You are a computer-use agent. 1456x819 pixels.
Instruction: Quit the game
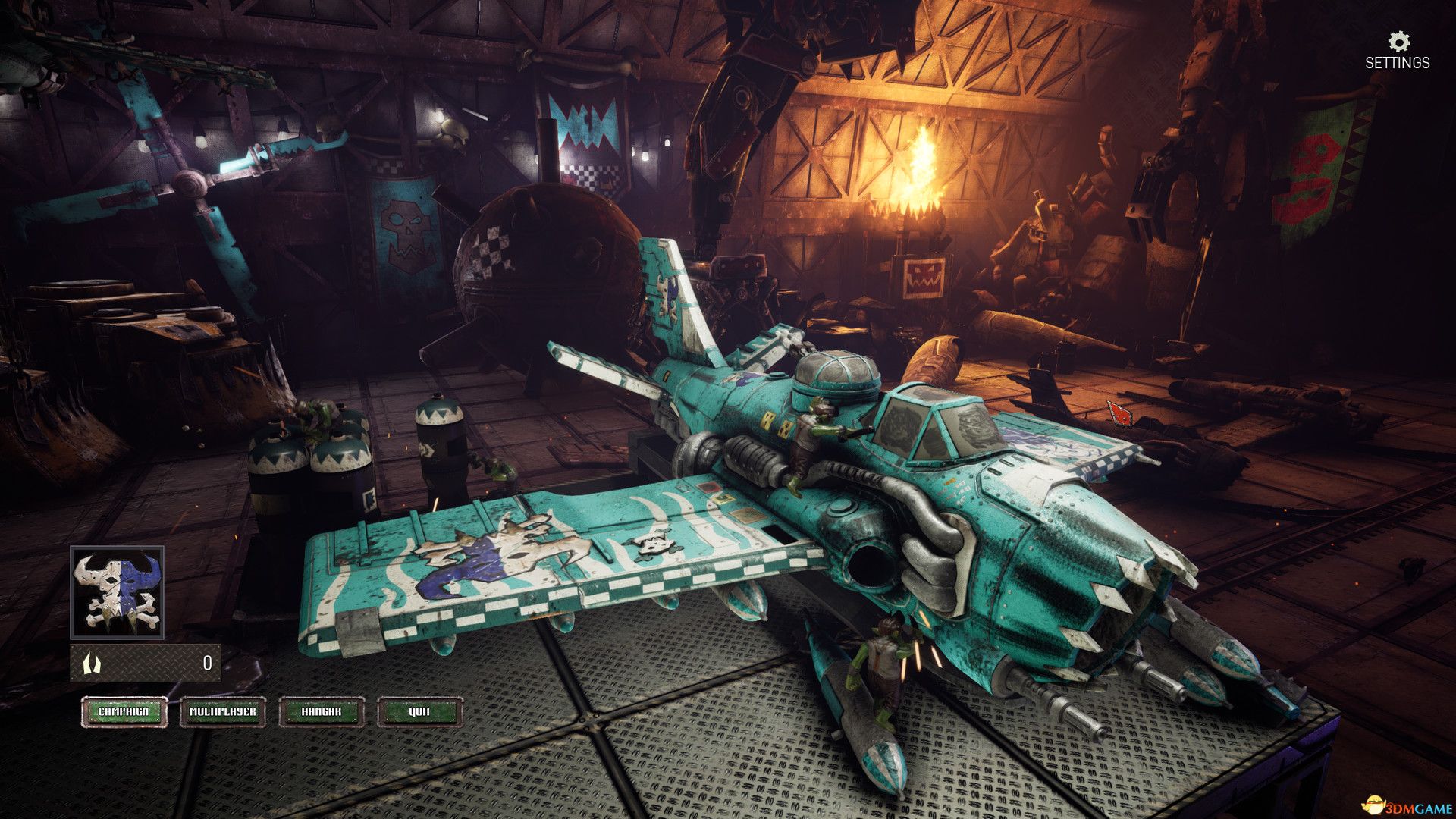click(419, 712)
